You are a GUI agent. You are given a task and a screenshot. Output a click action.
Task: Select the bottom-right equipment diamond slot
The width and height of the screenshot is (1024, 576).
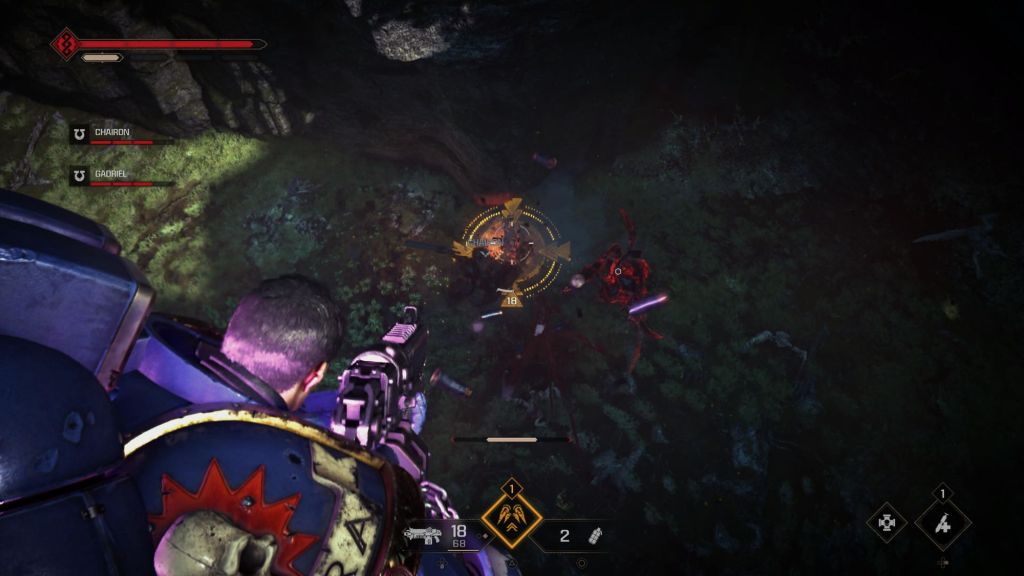tap(943, 523)
